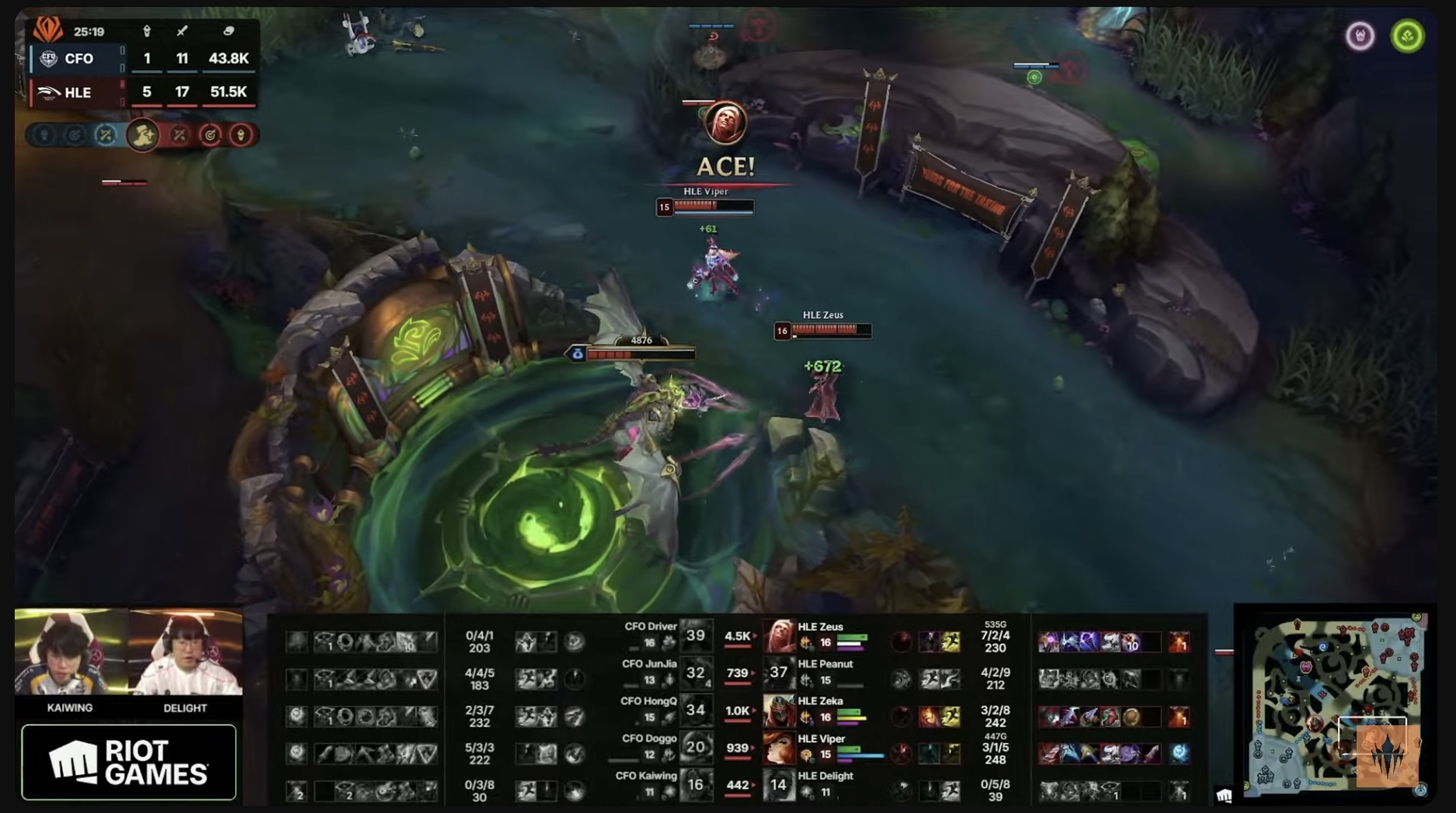This screenshot has height=813, width=1456.
Task: Toggle HLE Viper's ultimate indicator icon
Action: tap(903, 752)
